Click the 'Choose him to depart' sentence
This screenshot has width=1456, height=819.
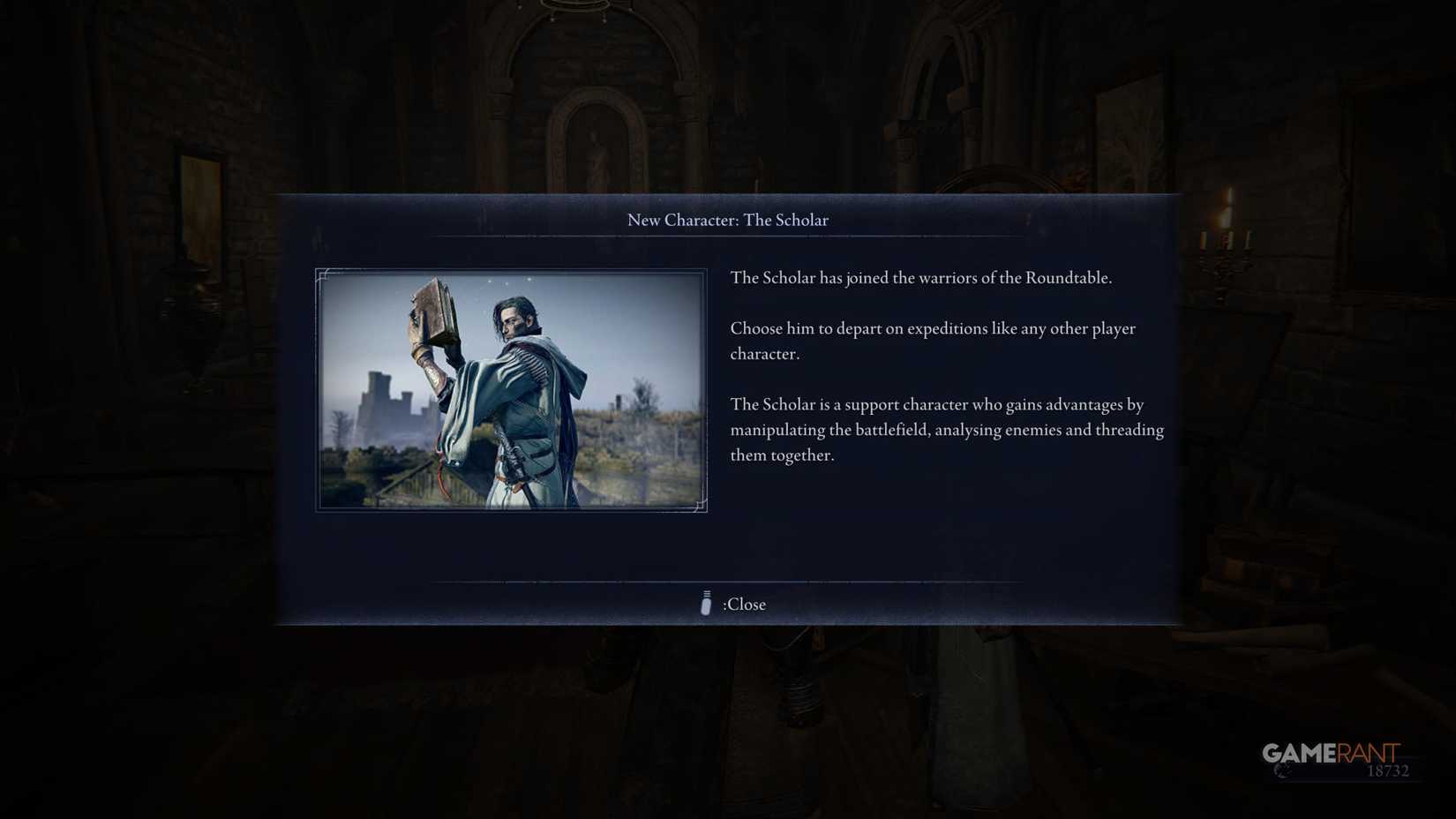(932, 328)
